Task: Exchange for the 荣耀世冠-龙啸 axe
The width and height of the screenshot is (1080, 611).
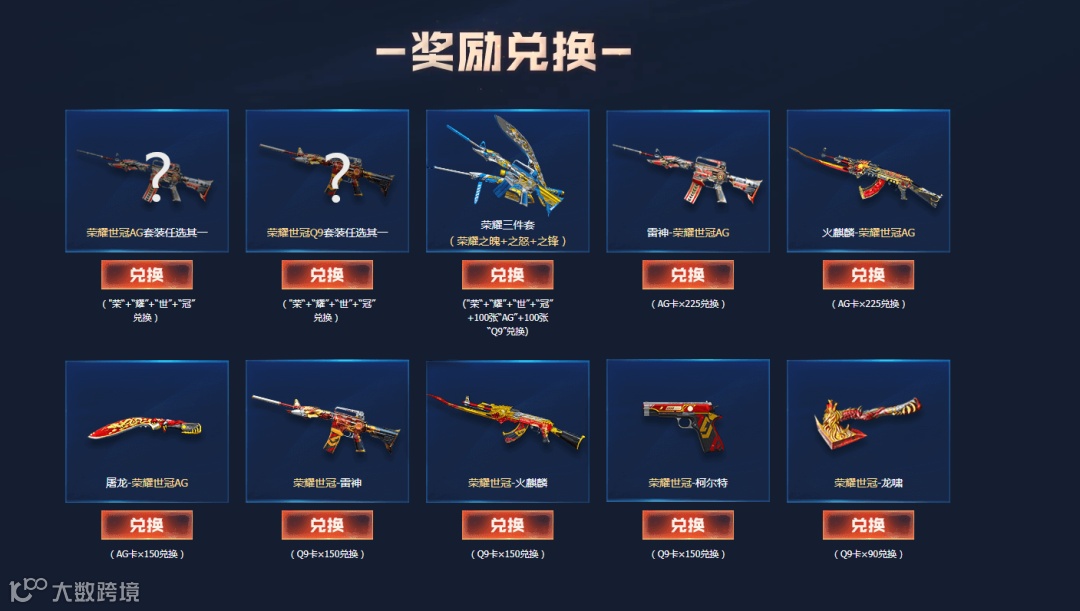Action: (868, 525)
